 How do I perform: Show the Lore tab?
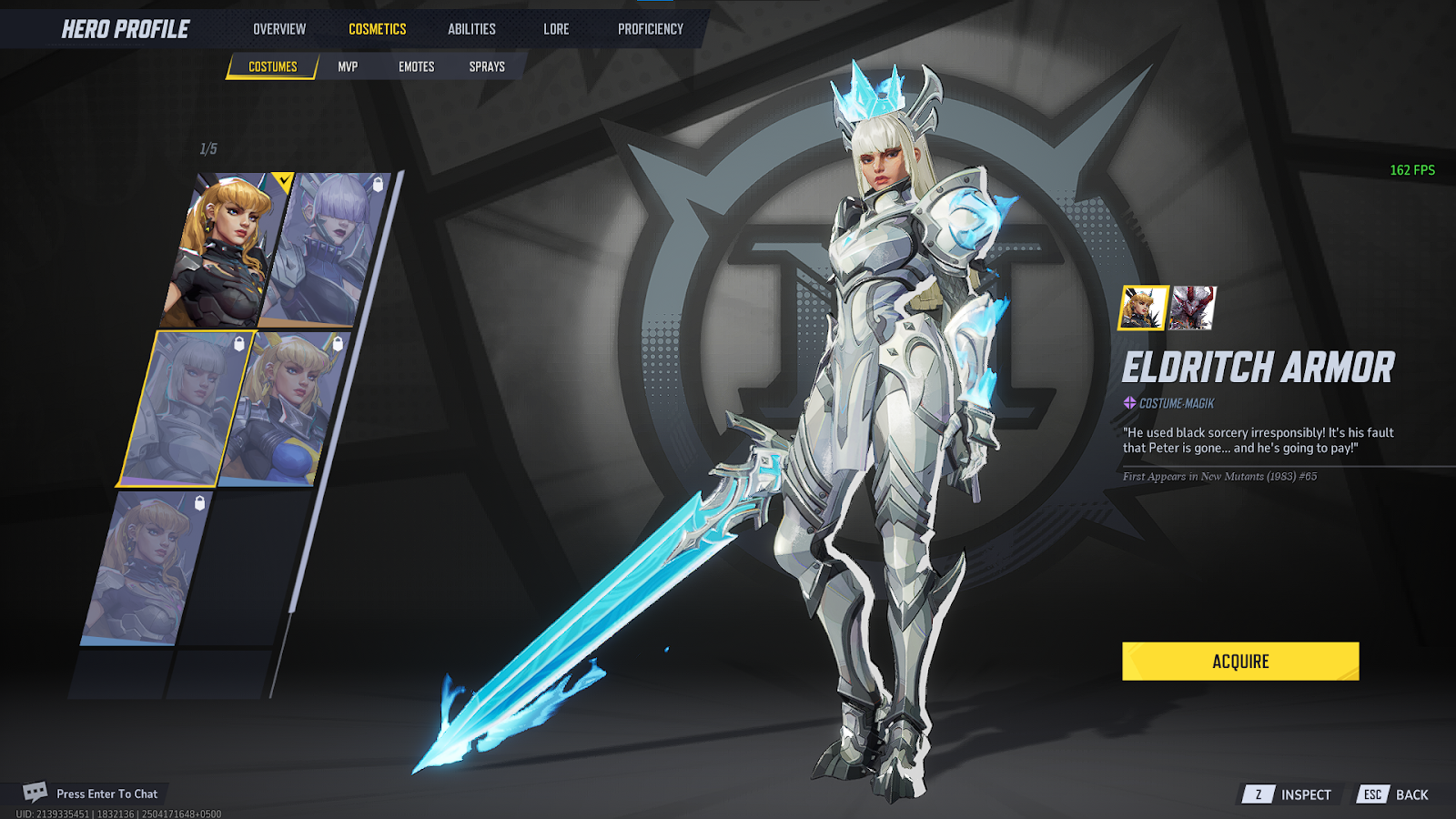click(556, 29)
